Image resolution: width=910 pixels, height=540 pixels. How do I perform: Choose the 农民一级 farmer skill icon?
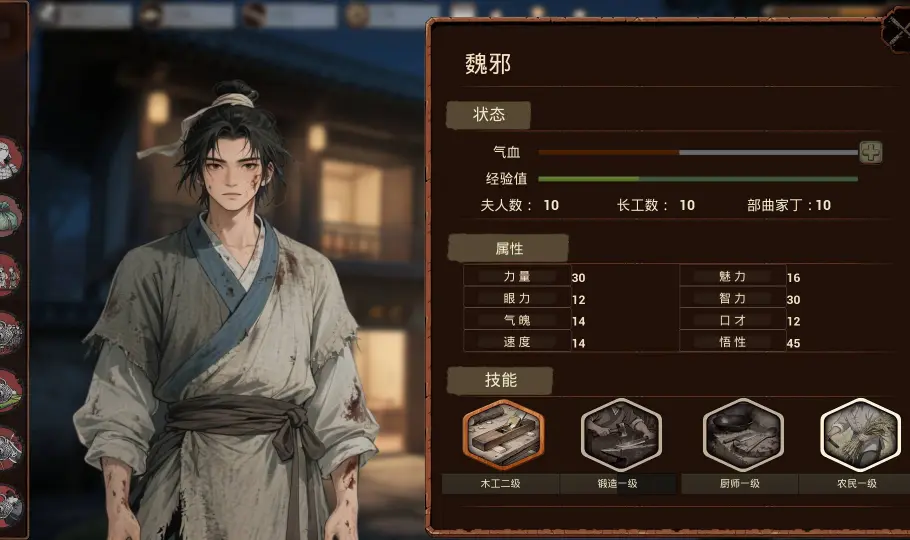[x=859, y=434]
